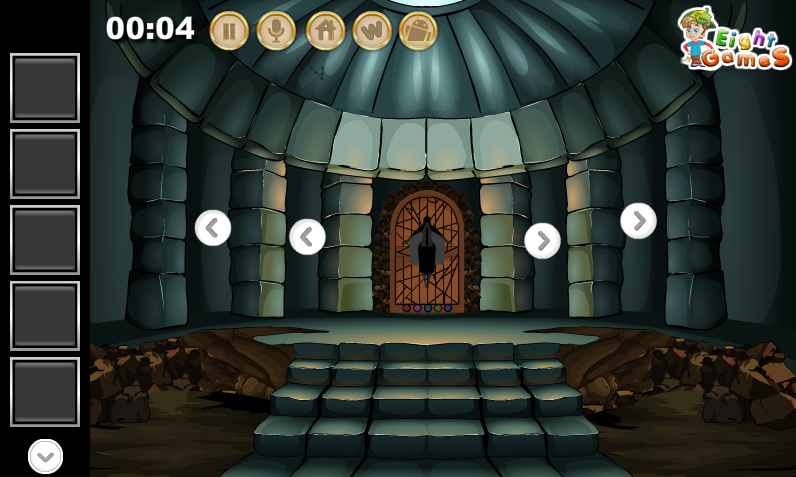
Task: Select the outermost right navigation arrow
Action: pos(638,221)
